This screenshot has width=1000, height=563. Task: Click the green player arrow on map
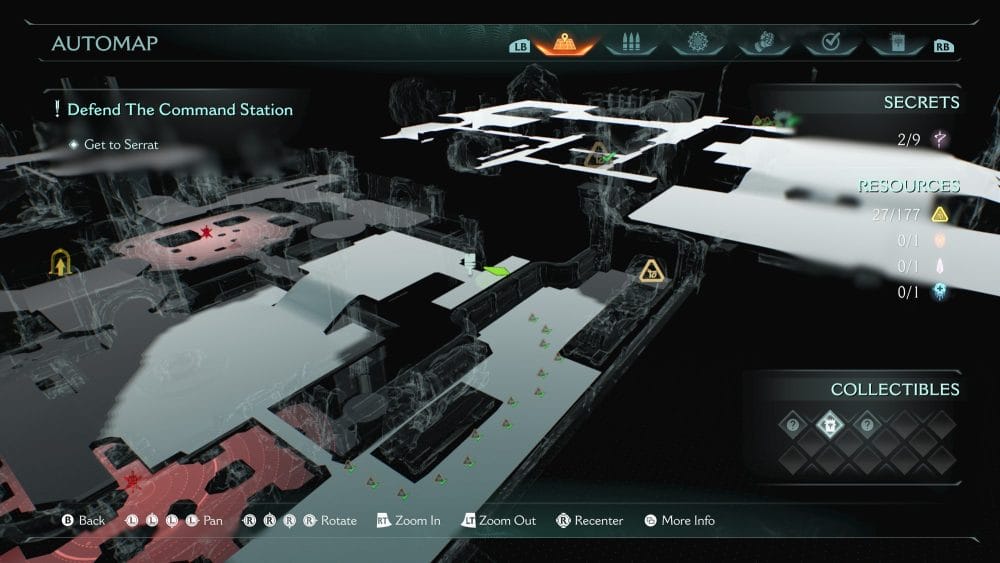[495, 269]
